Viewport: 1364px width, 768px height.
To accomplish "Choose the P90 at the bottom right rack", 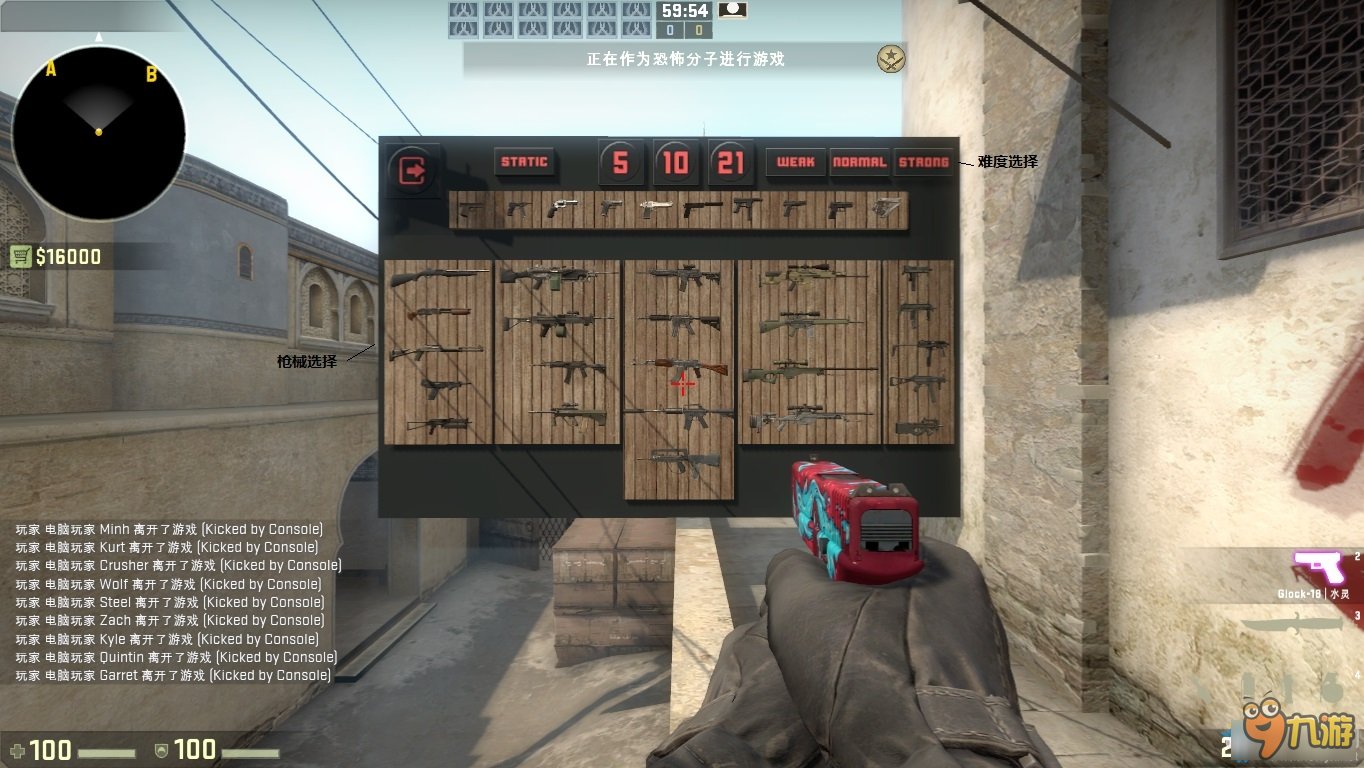I will pyautogui.click(x=920, y=427).
